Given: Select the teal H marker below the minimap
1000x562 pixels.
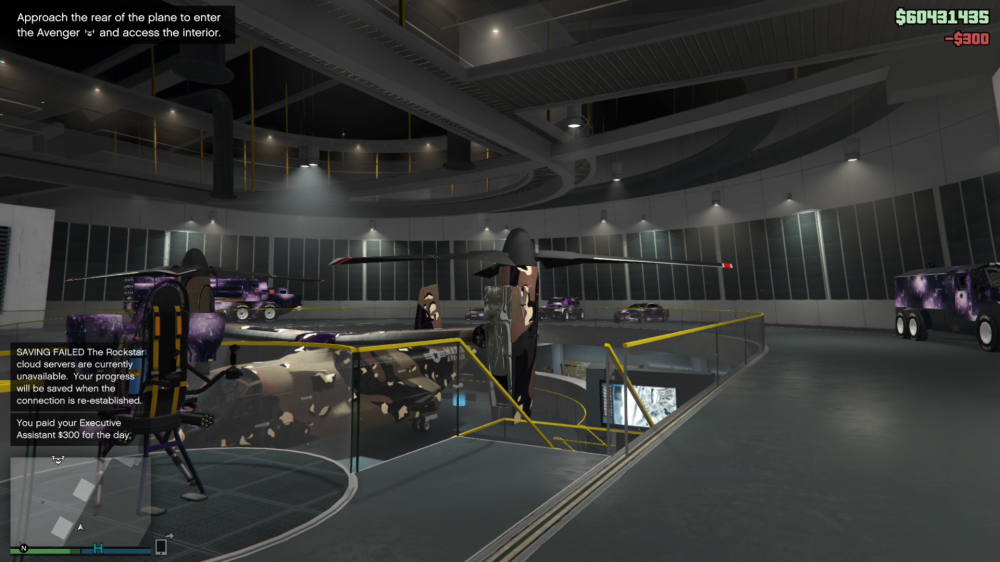Looking at the screenshot, I should pyautogui.click(x=98, y=548).
